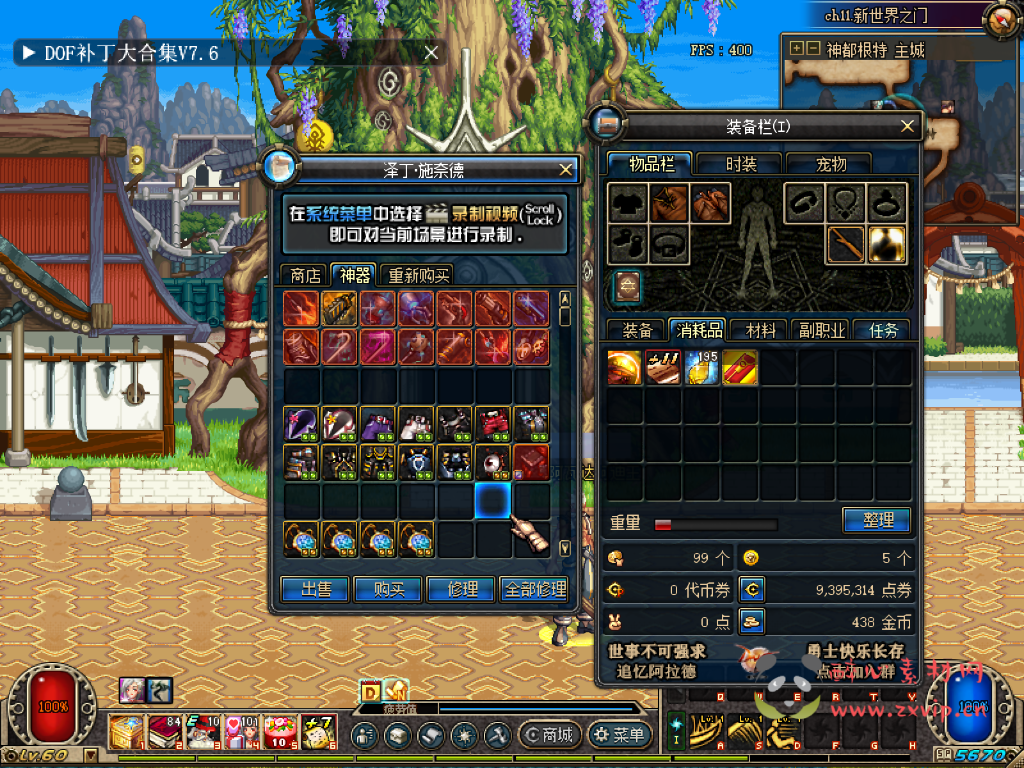1024x768 pixels.
Task: Switch to the 商店 shop tab
Action: click(x=305, y=275)
